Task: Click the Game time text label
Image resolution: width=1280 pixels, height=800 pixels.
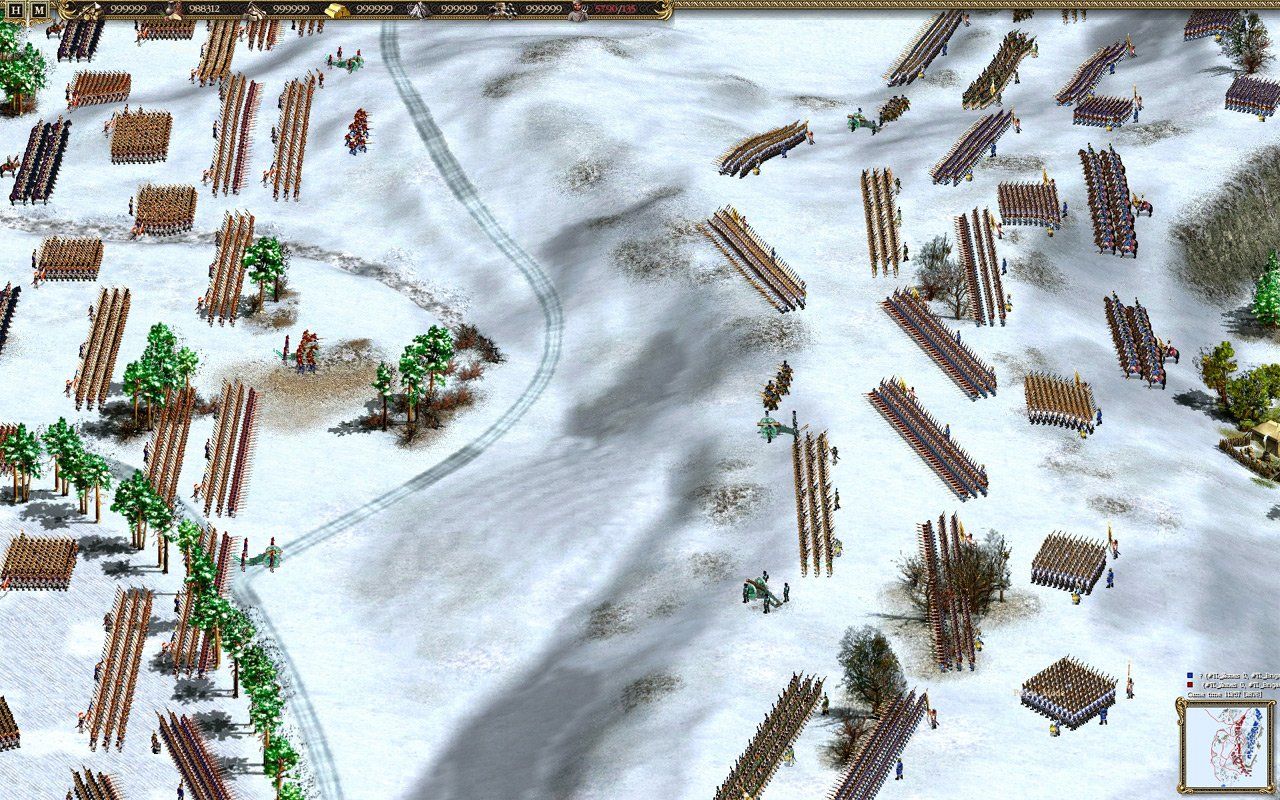Action: click(x=1207, y=694)
